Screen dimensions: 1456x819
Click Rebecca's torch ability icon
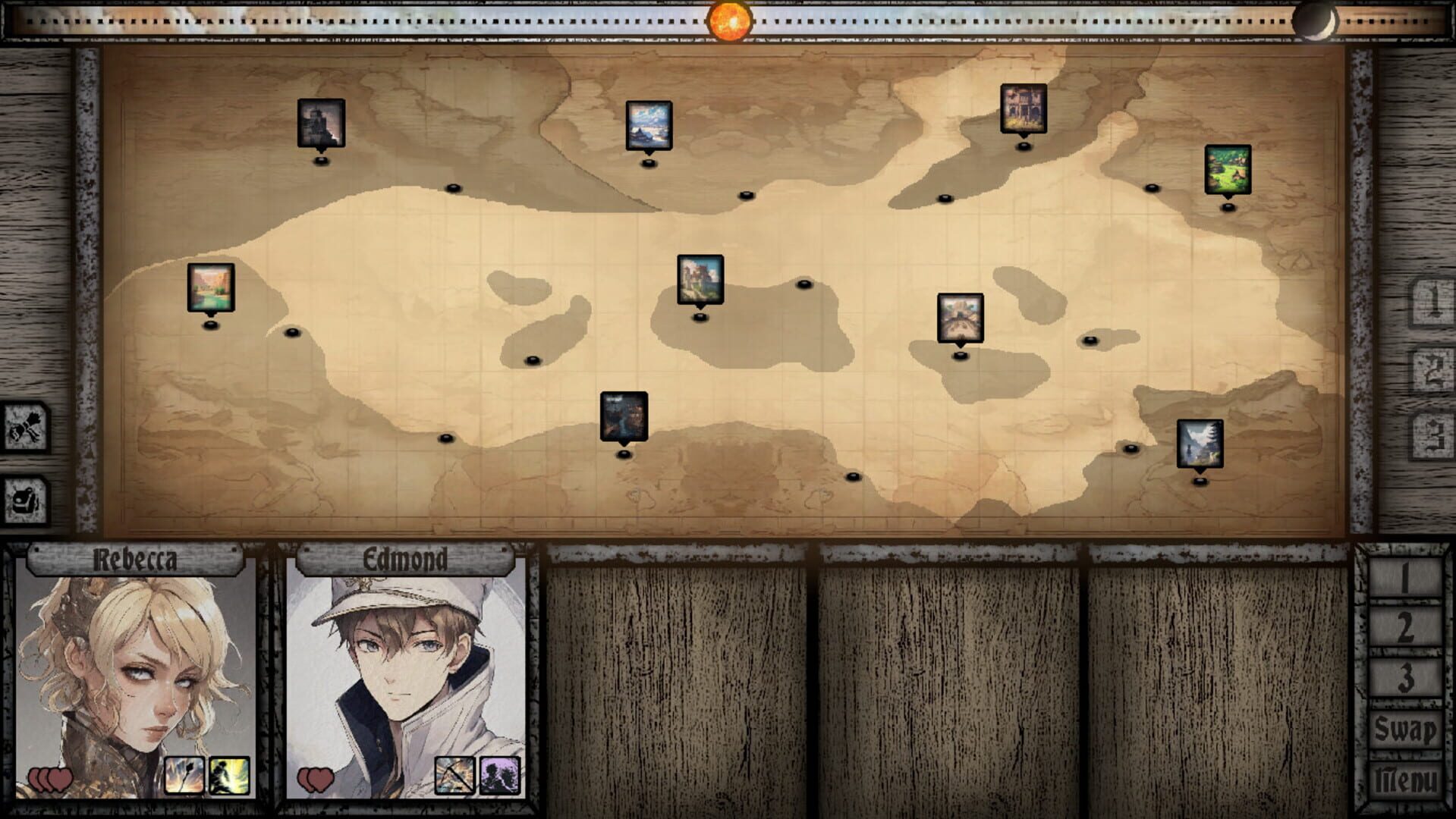(186, 775)
